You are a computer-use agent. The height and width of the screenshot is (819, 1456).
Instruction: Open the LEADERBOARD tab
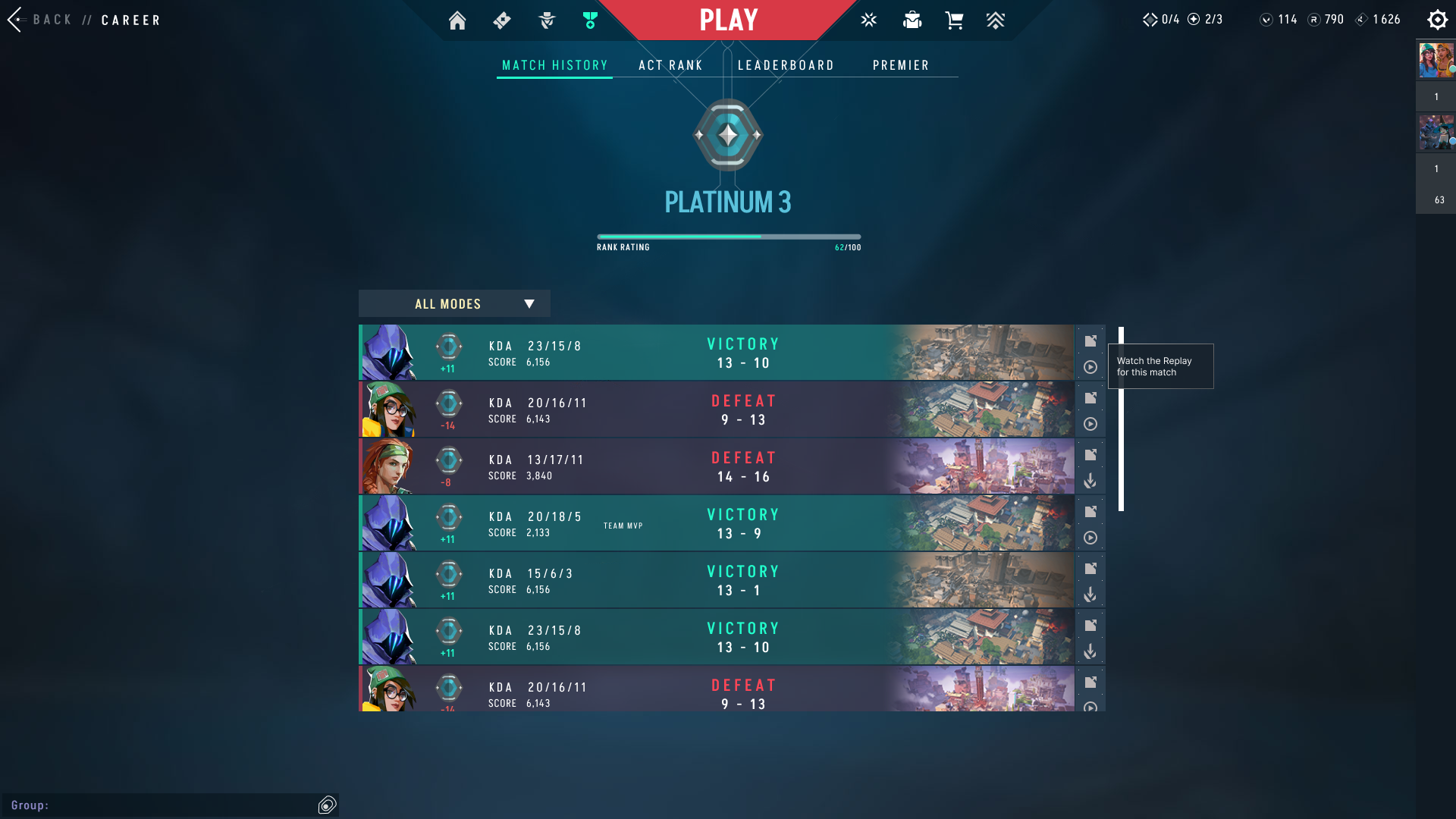coord(786,65)
